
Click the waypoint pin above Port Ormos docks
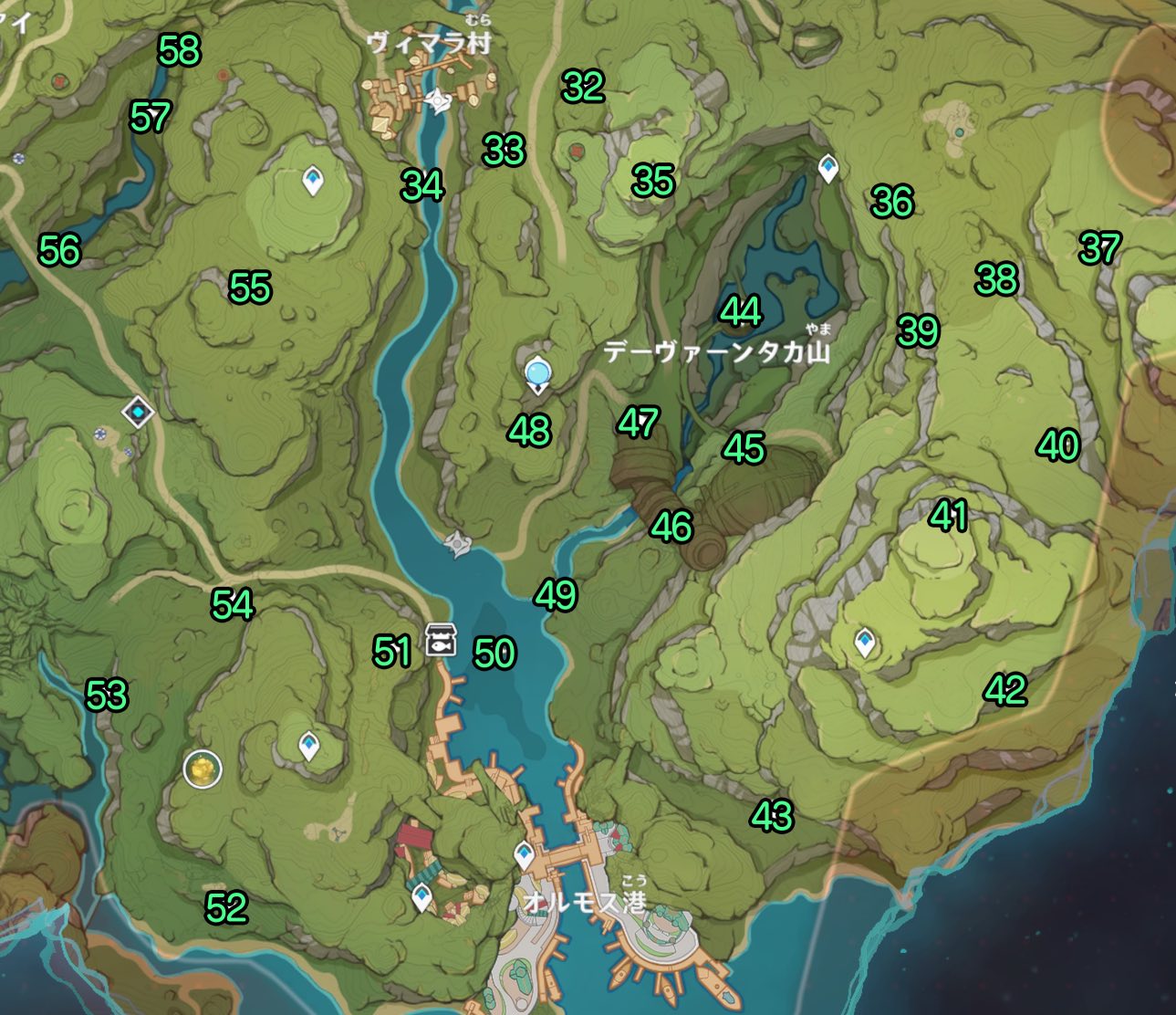click(525, 856)
